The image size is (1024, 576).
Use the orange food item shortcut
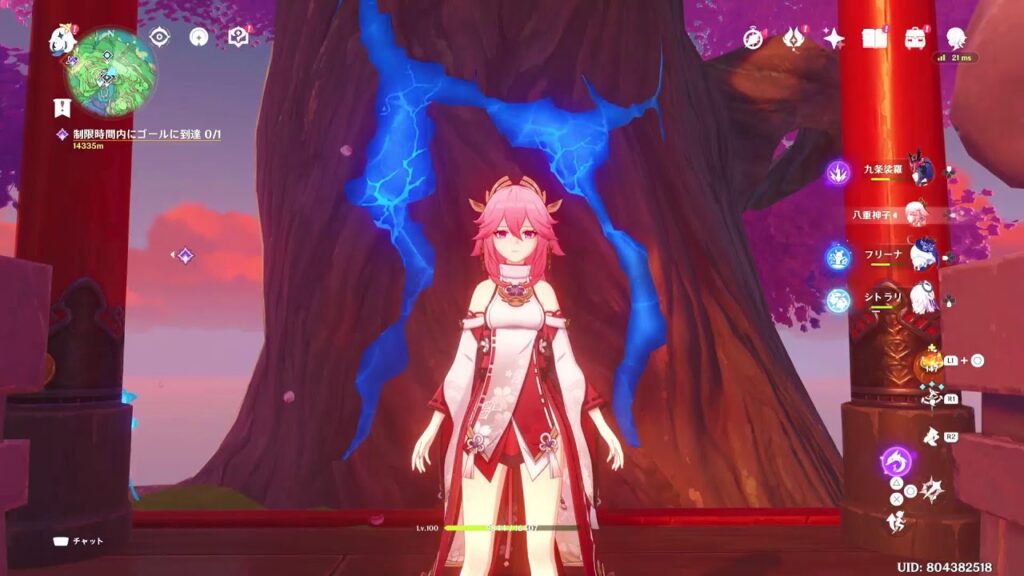tap(929, 362)
